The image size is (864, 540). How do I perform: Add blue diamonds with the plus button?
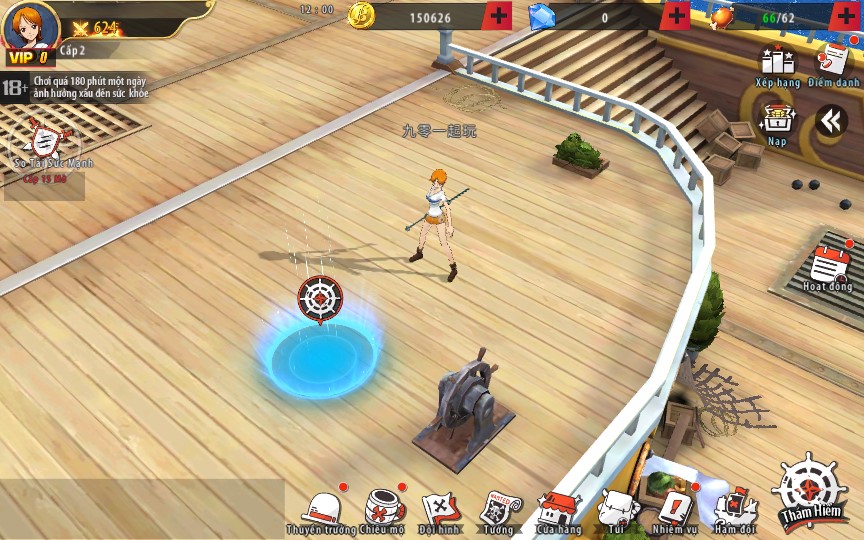click(x=676, y=16)
